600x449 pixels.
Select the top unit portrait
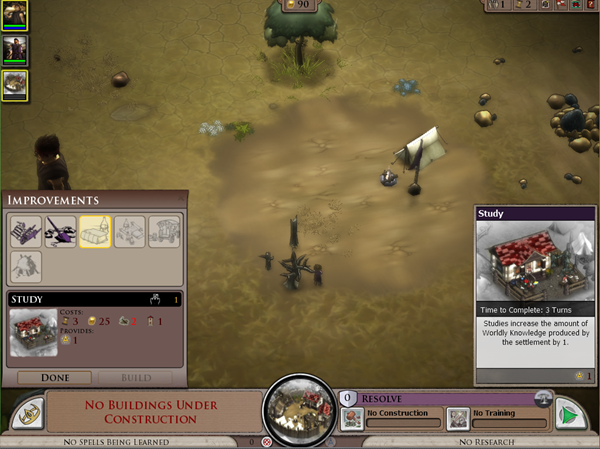[x=15, y=15]
